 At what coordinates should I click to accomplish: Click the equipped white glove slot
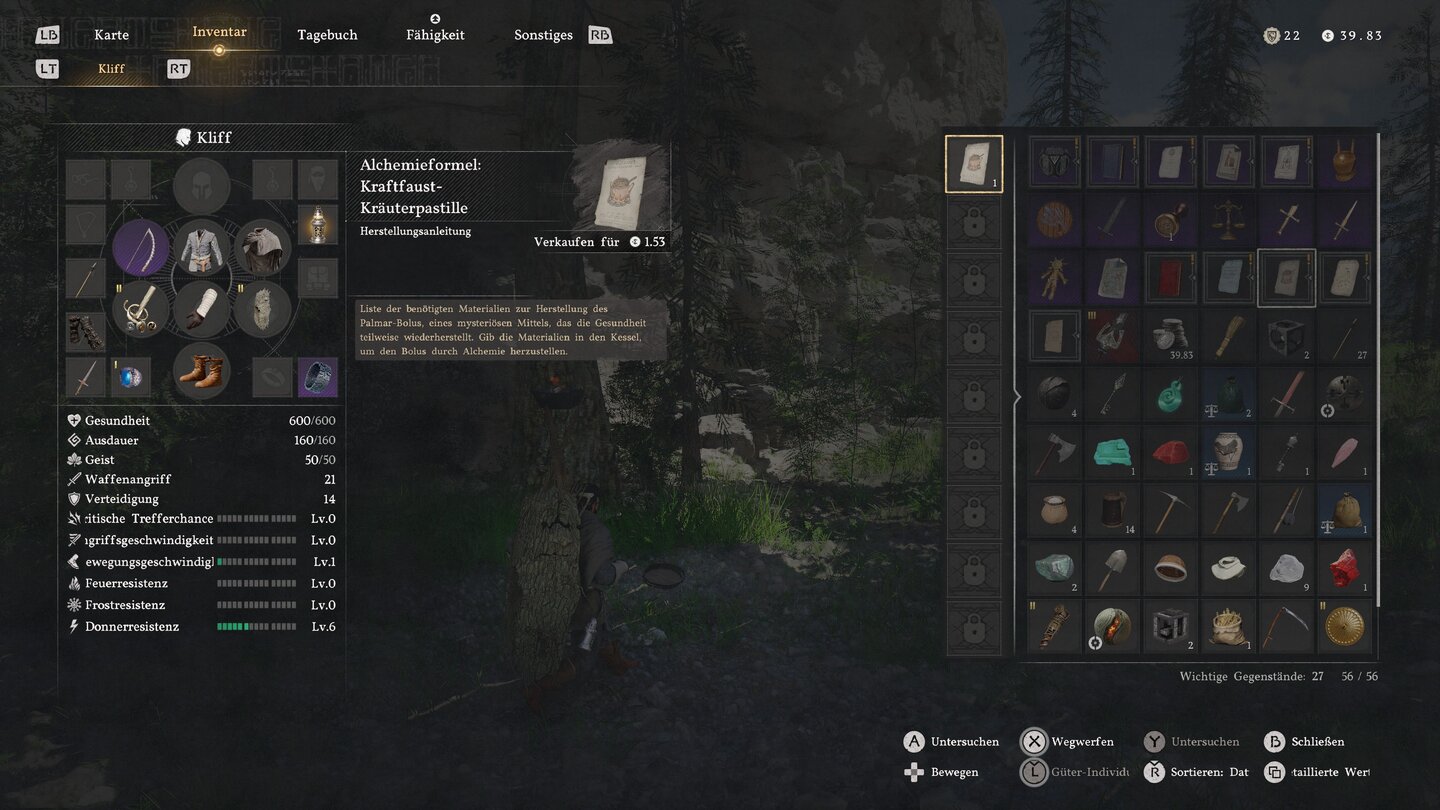(x=202, y=309)
